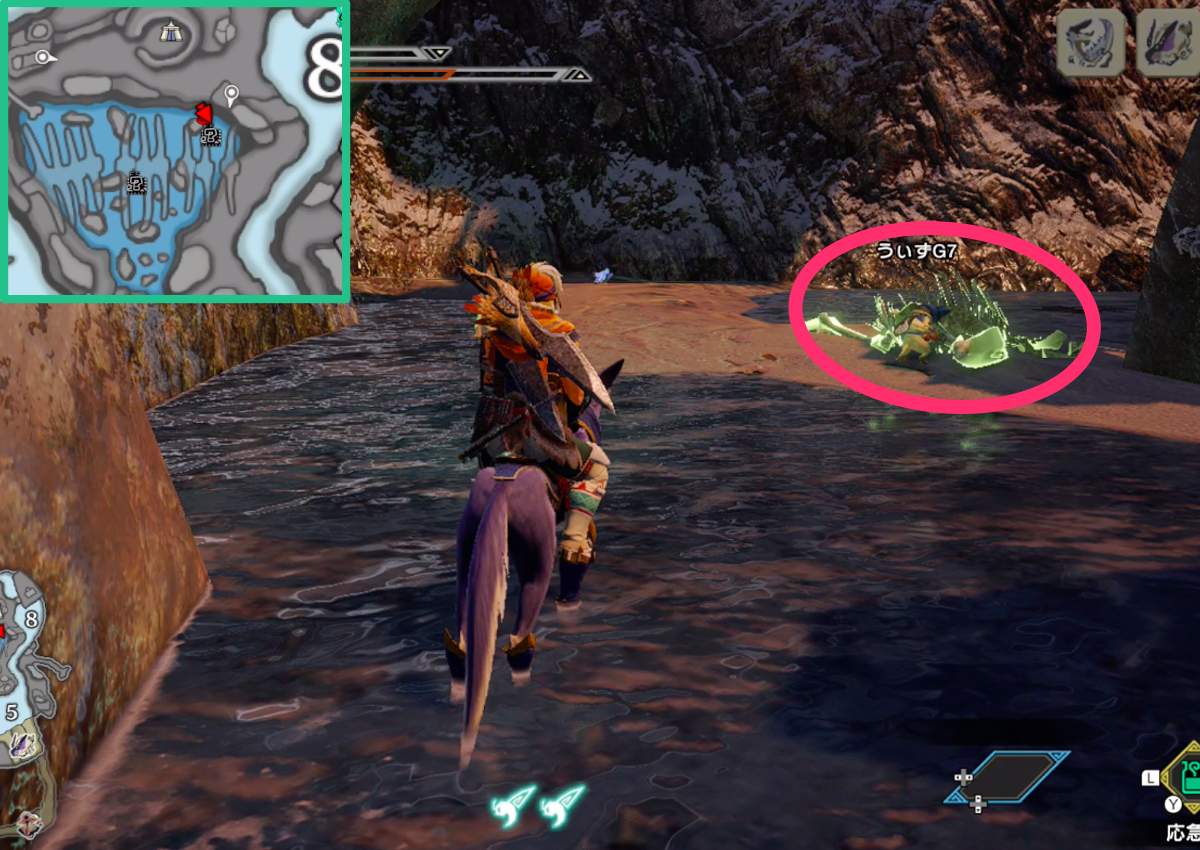Select the purple monster target icon

point(1168,43)
